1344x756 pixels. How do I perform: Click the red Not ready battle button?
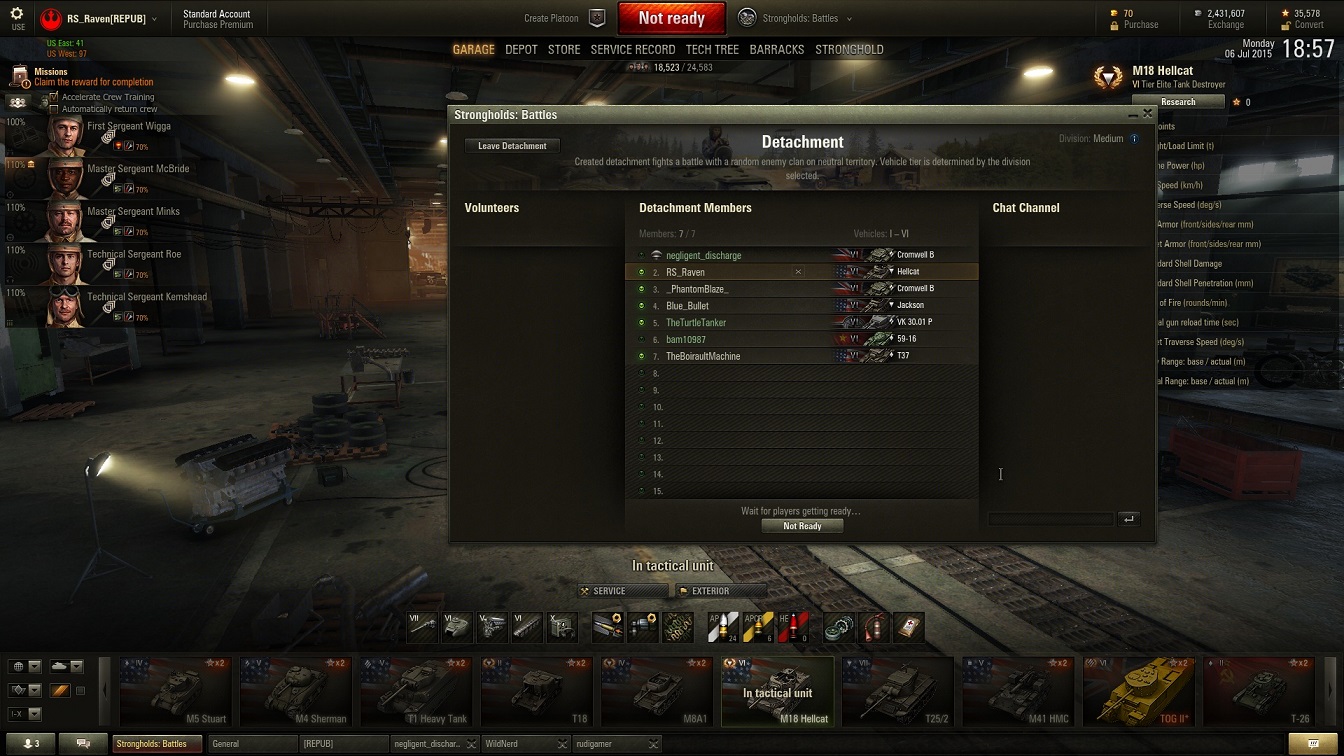[x=671, y=18]
